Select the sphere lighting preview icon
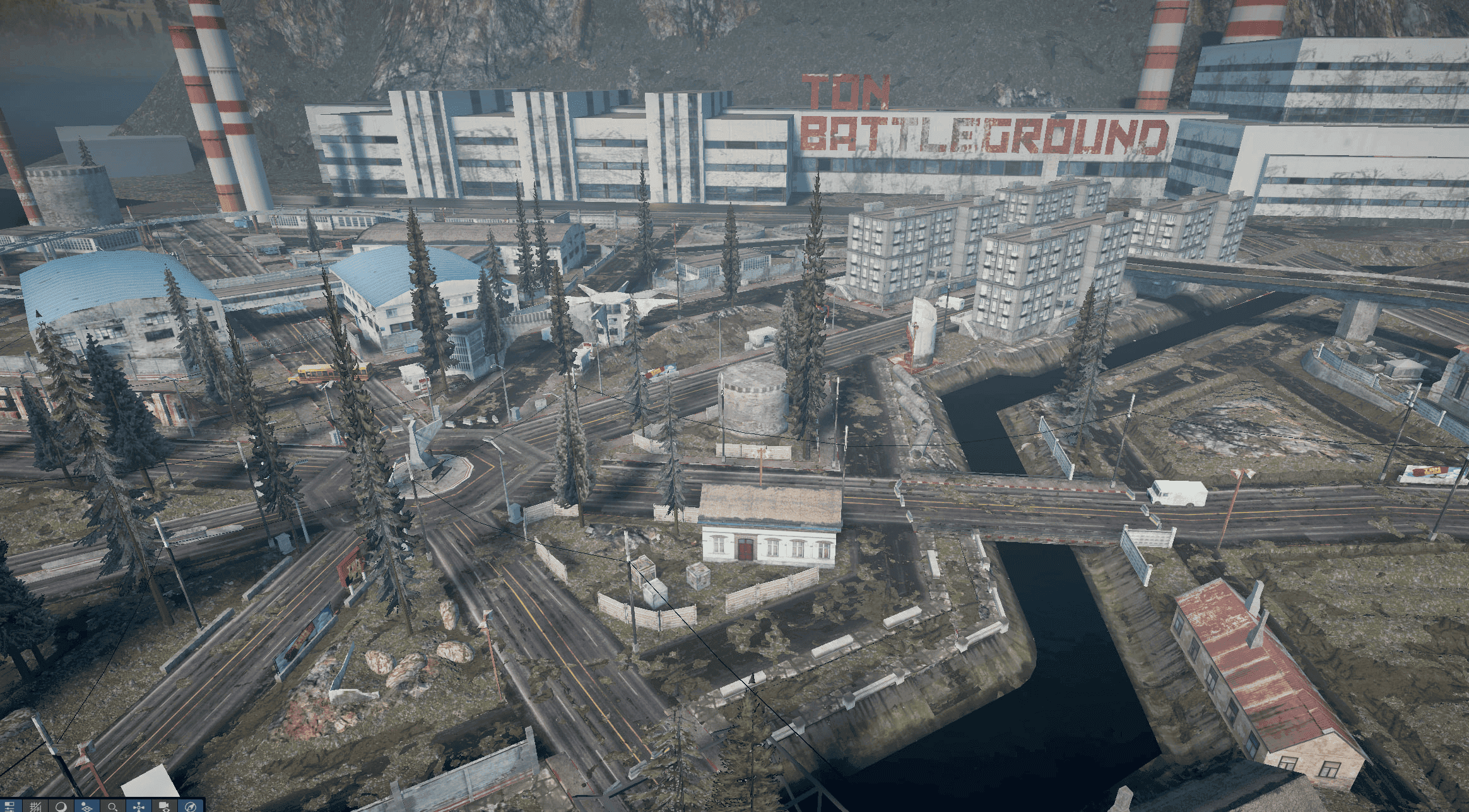The height and width of the screenshot is (812, 1469). (61, 806)
